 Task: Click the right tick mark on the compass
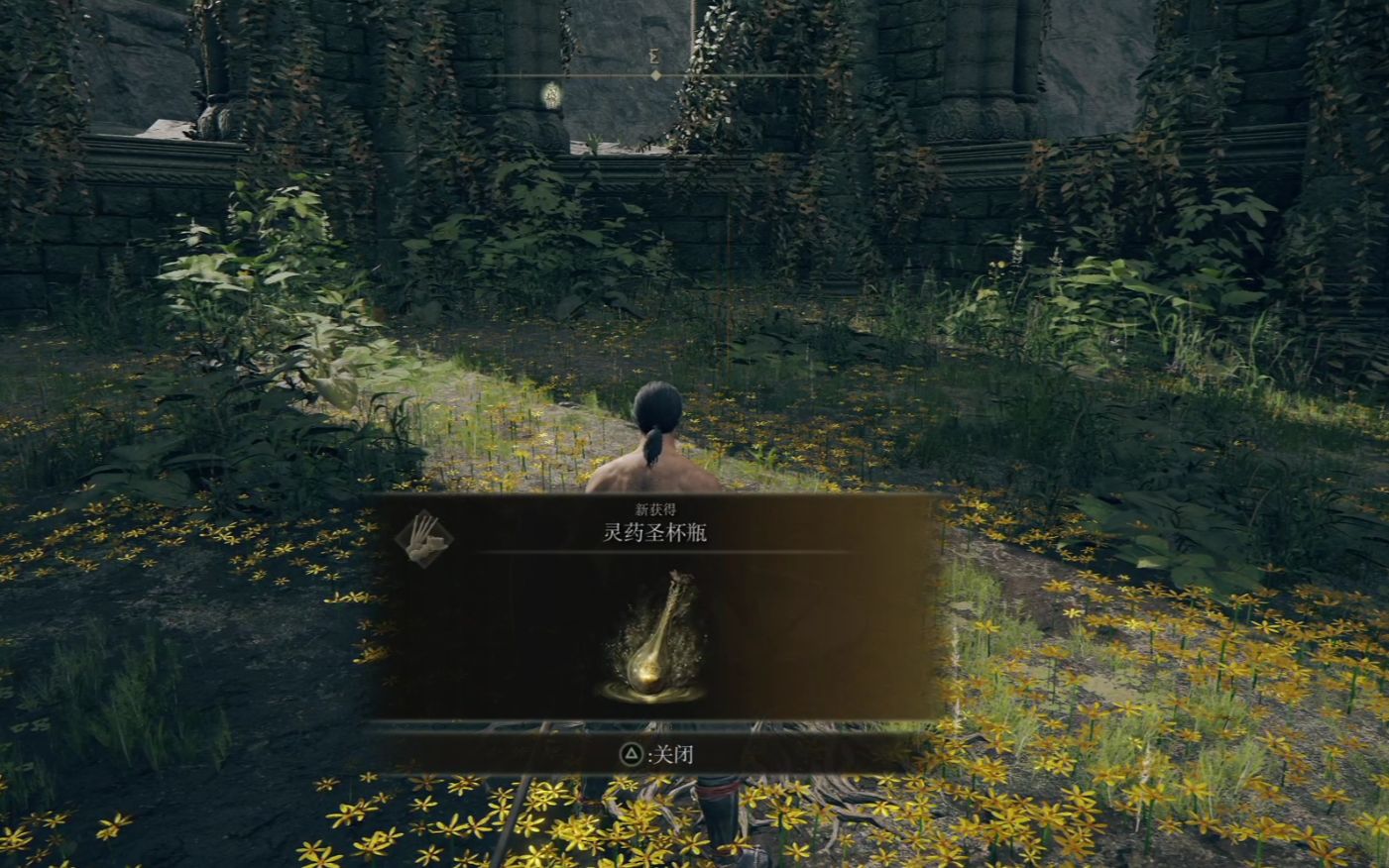coord(788,74)
